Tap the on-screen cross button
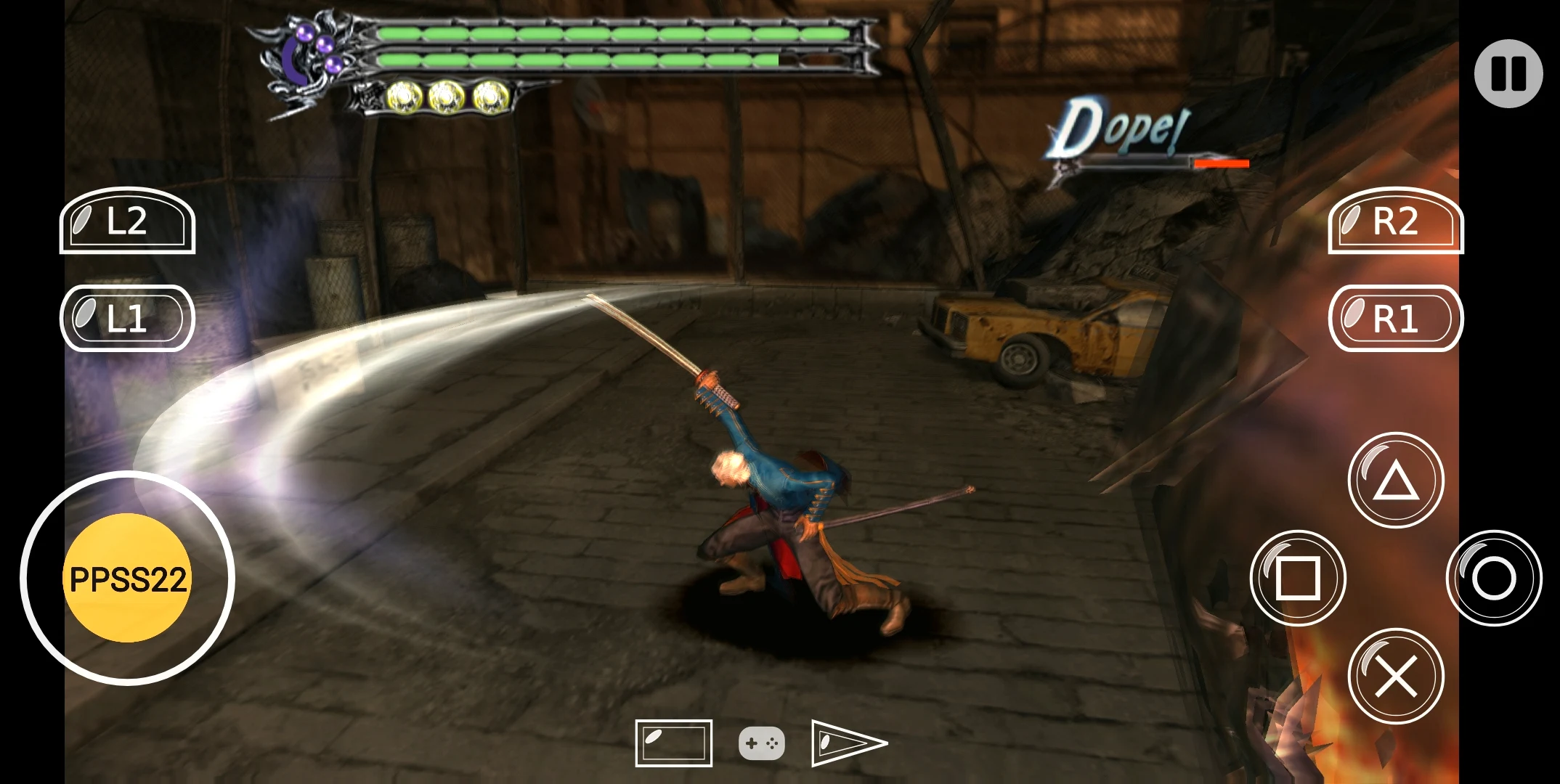Viewport: 1560px width, 784px height. (x=1395, y=676)
